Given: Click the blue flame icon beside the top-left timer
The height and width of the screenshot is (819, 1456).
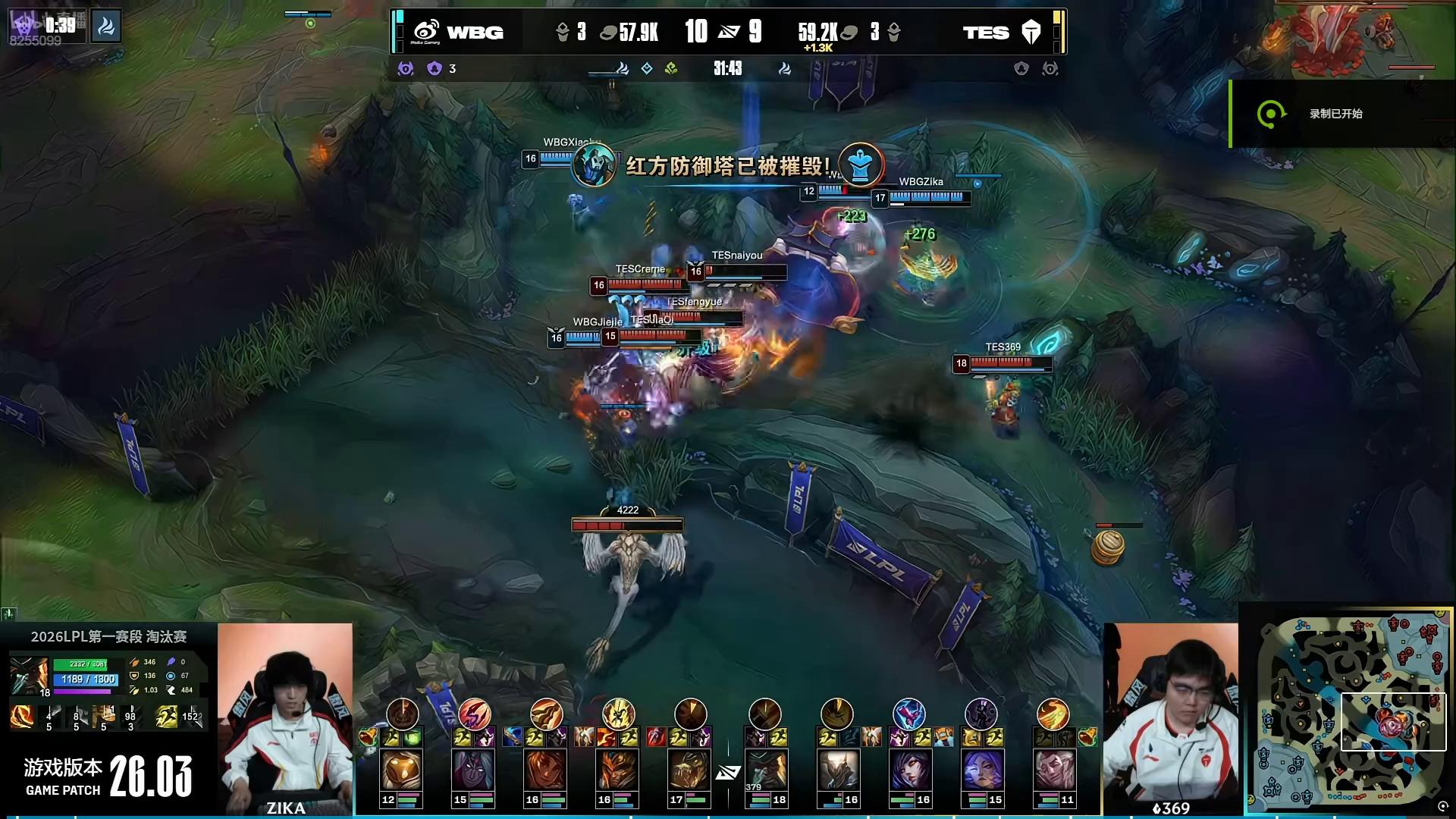Looking at the screenshot, I should [x=106, y=27].
